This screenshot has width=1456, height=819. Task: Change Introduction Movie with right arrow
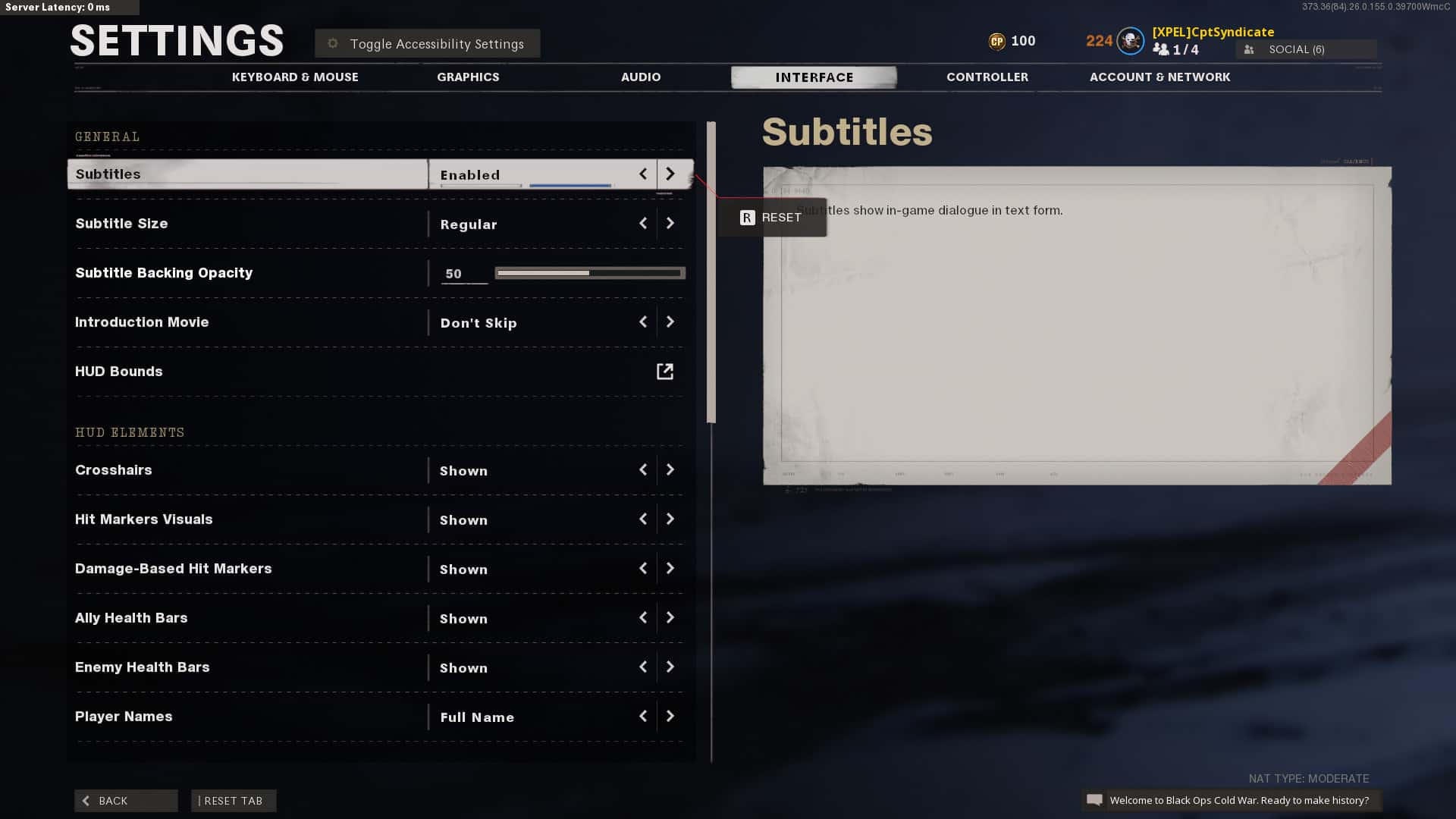coord(670,322)
